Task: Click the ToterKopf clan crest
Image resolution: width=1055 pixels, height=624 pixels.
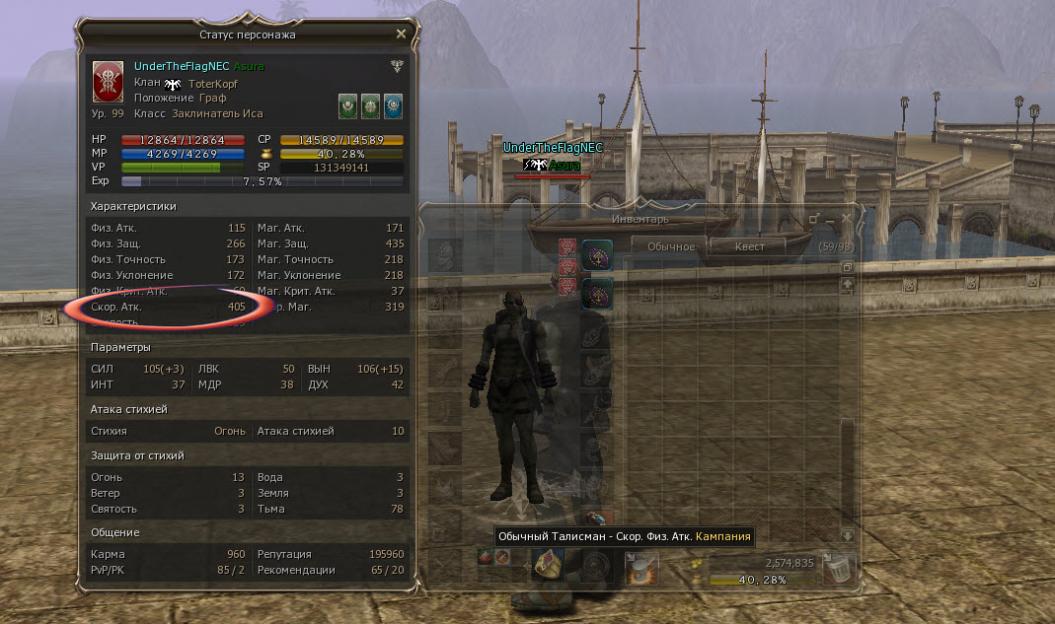Action: click(175, 84)
